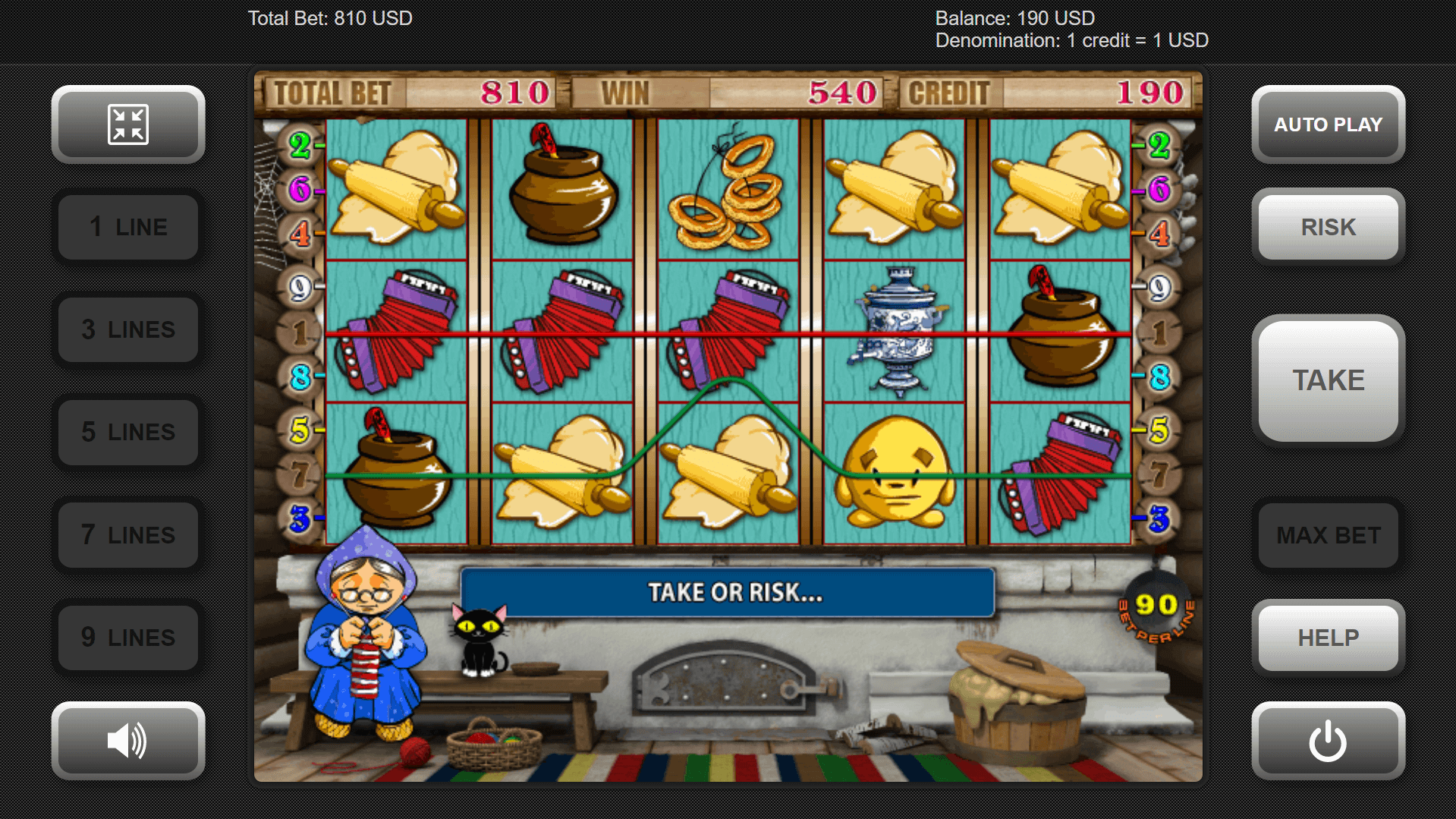
Task: Toggle sound with the speaker button
Action: pos(128,740)
